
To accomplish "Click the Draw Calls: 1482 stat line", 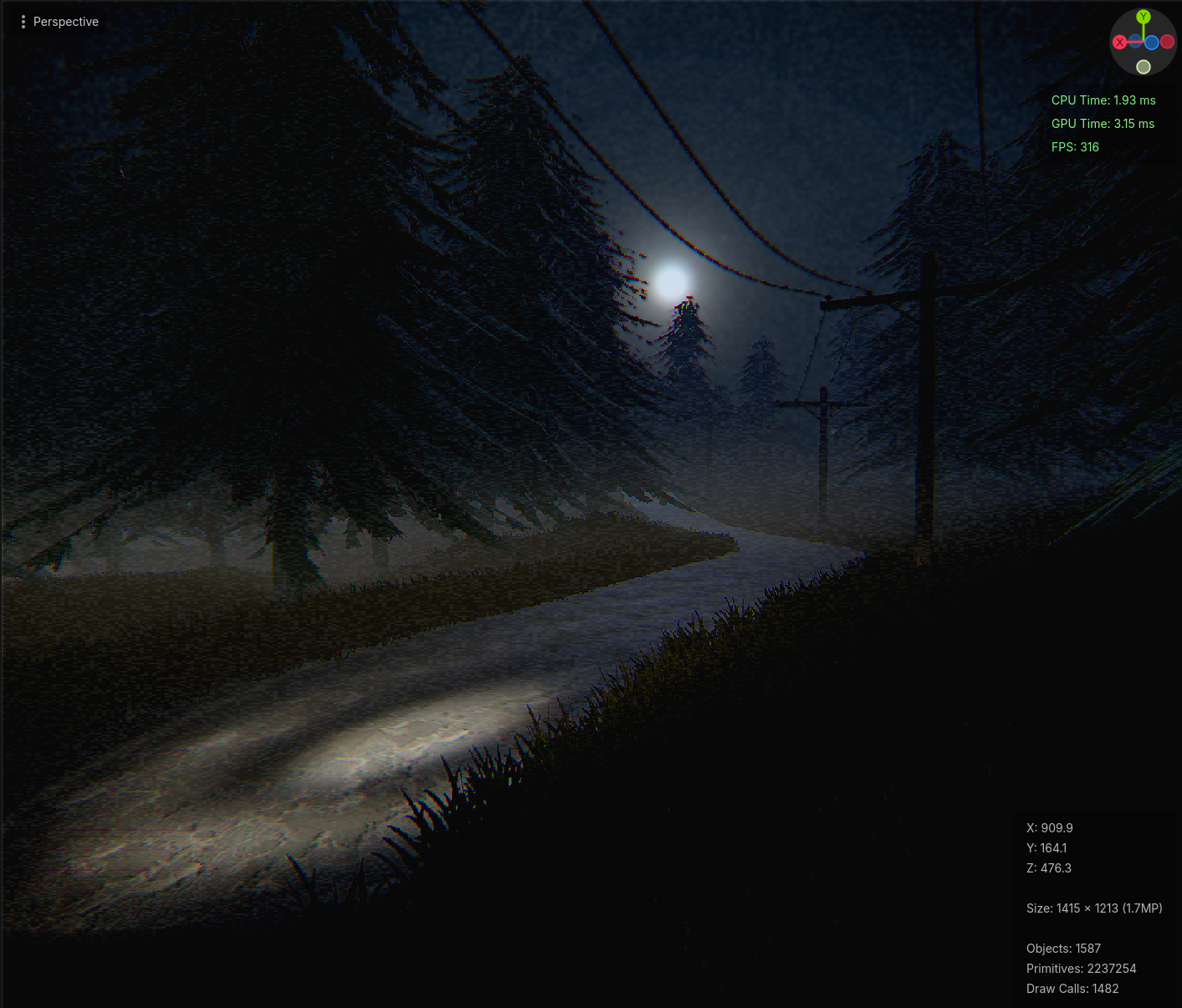I will coord(1072,988).
